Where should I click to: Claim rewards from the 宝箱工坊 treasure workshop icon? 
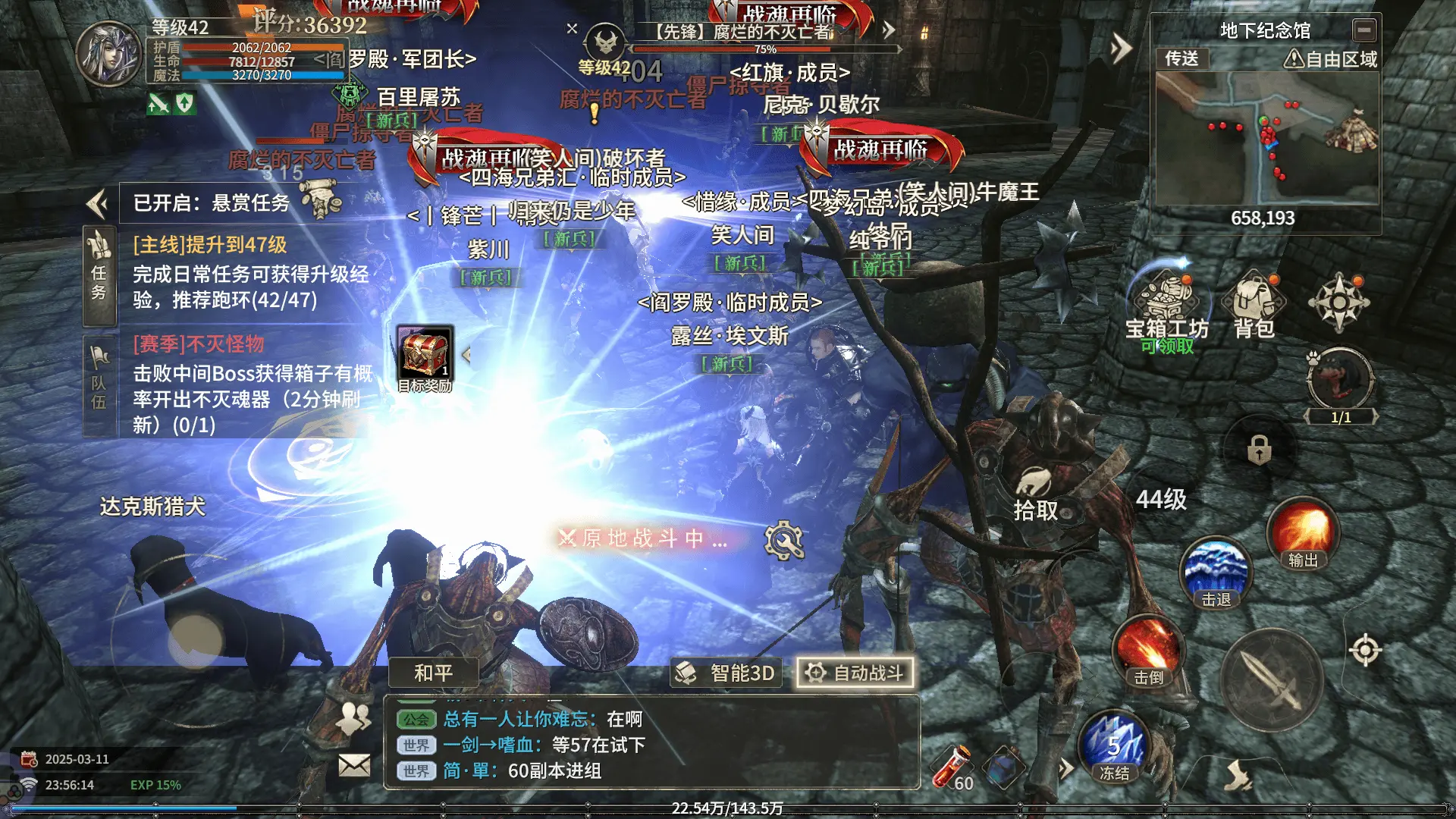tap(1167, 303)
